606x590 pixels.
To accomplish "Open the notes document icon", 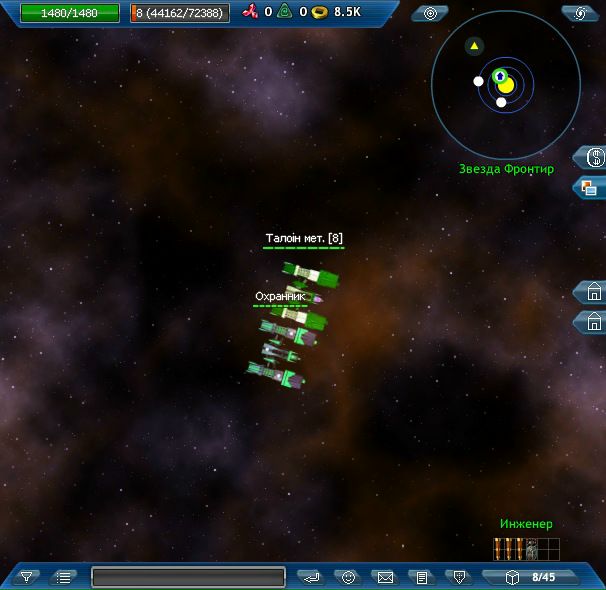I will pos(422,577).
